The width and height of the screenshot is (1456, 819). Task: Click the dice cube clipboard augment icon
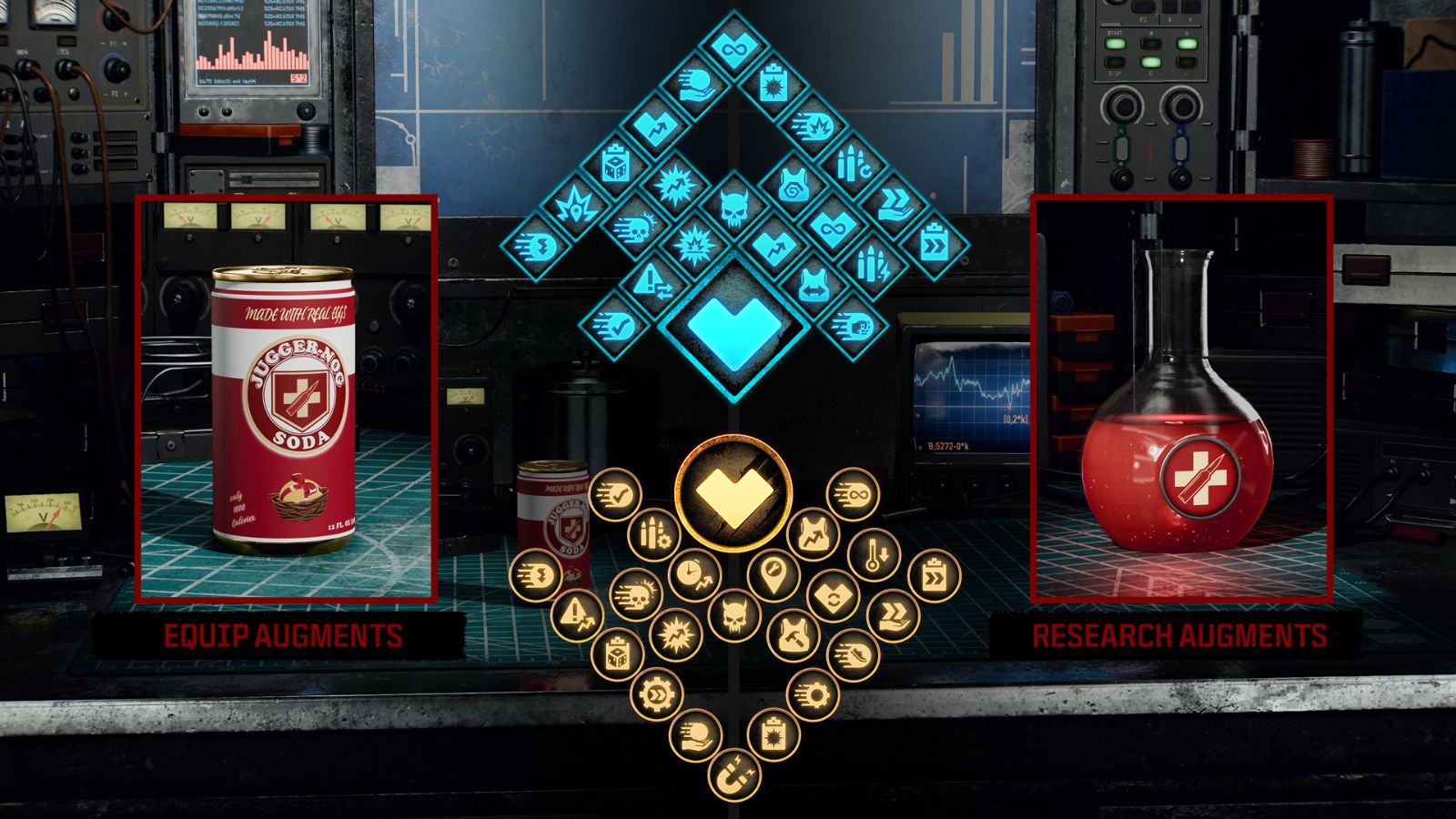tap(615, 653)
